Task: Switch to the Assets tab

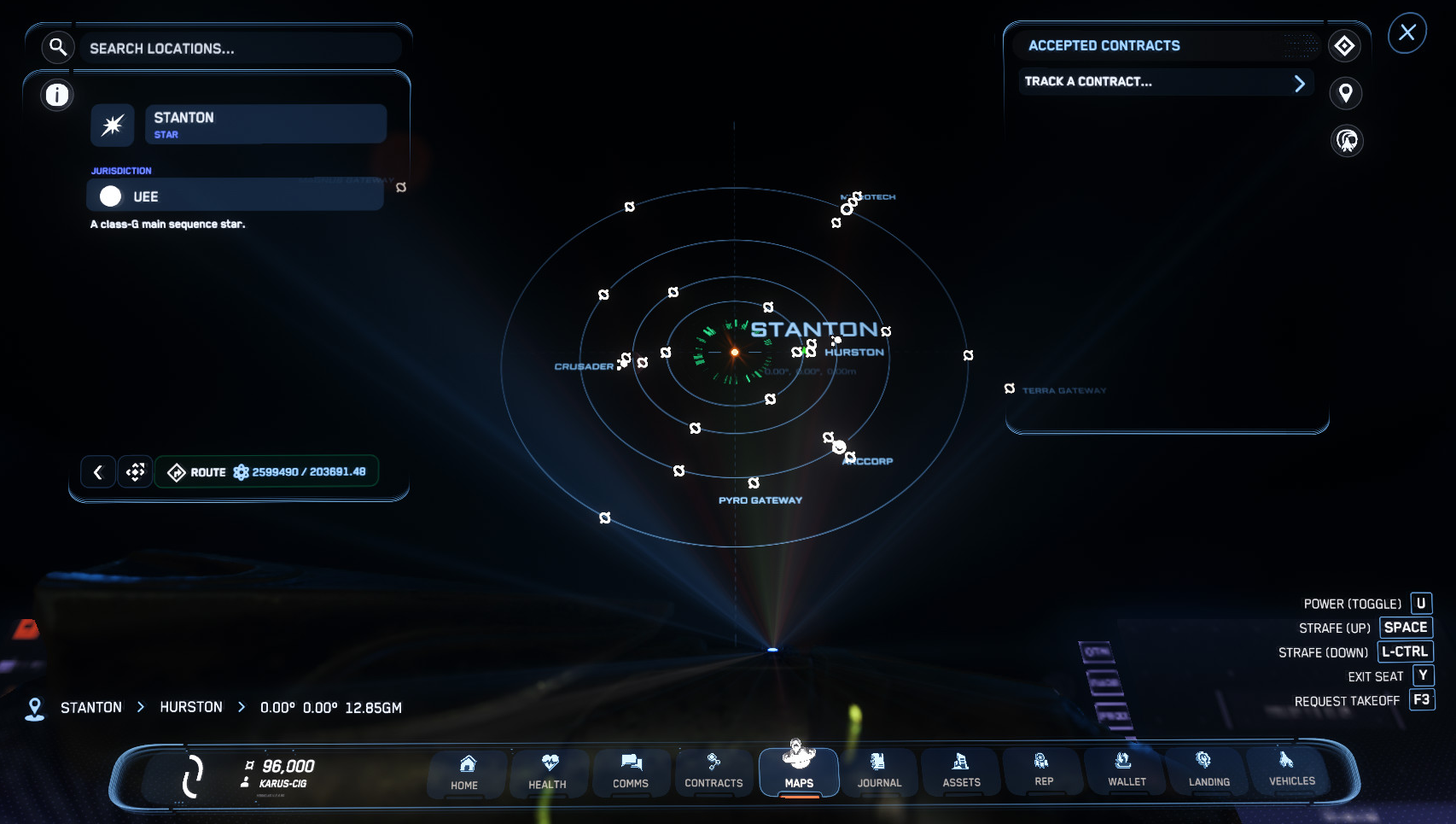Action: point(962,772)
